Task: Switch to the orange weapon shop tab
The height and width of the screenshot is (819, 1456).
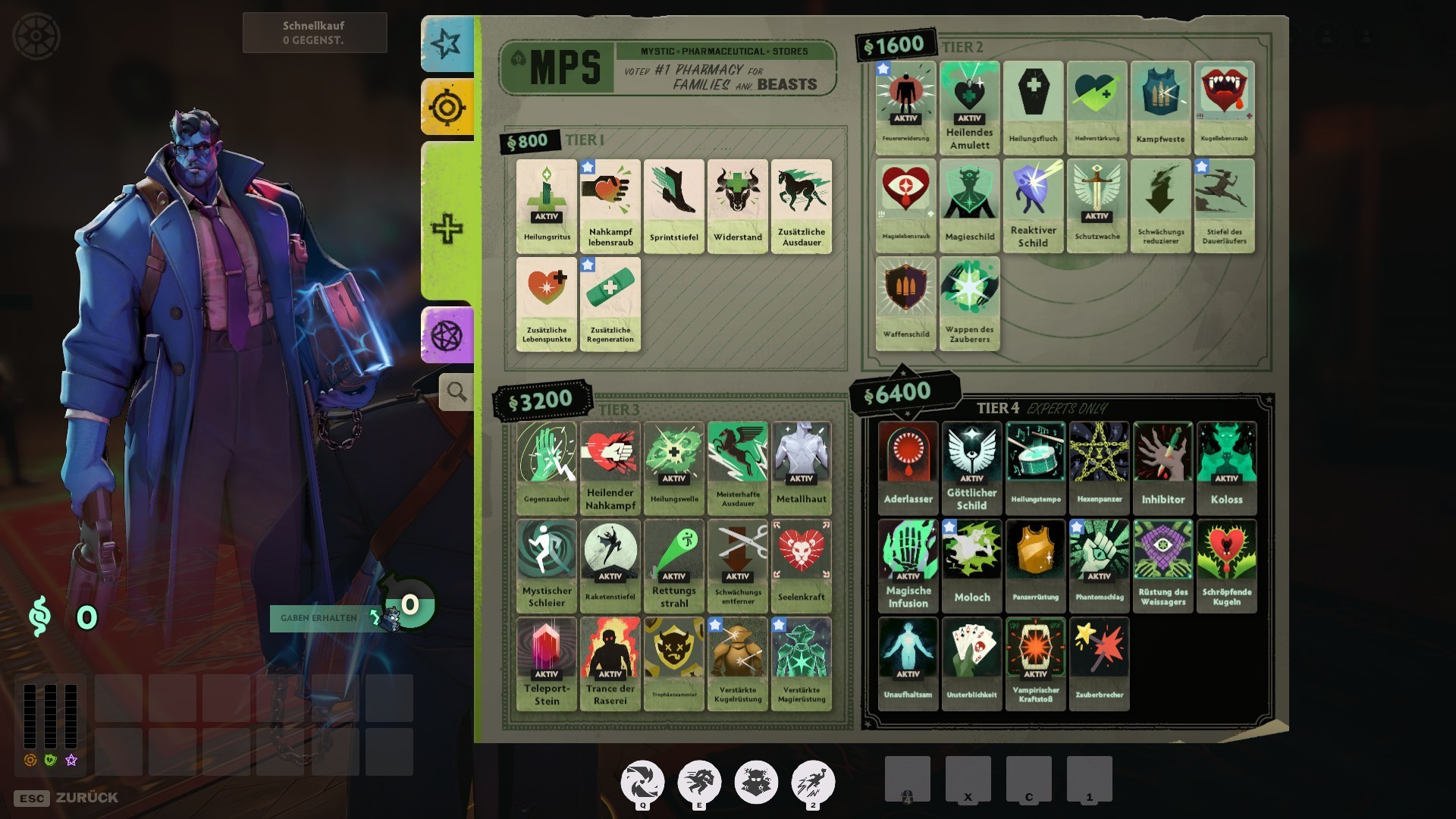Action: point(447,108)
